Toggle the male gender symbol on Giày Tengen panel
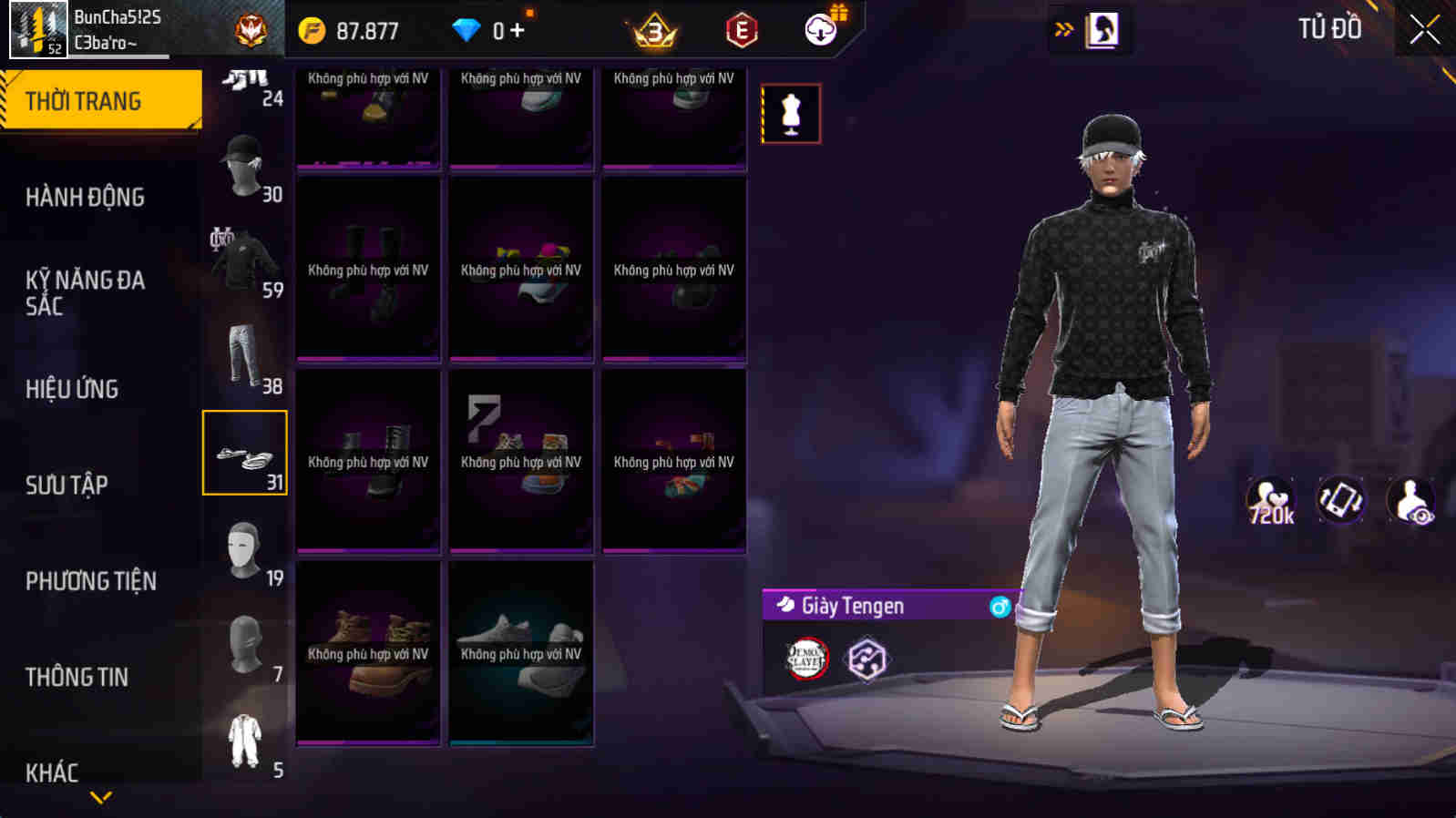This screenshot has width=1456, height=818. (1000, 605)
